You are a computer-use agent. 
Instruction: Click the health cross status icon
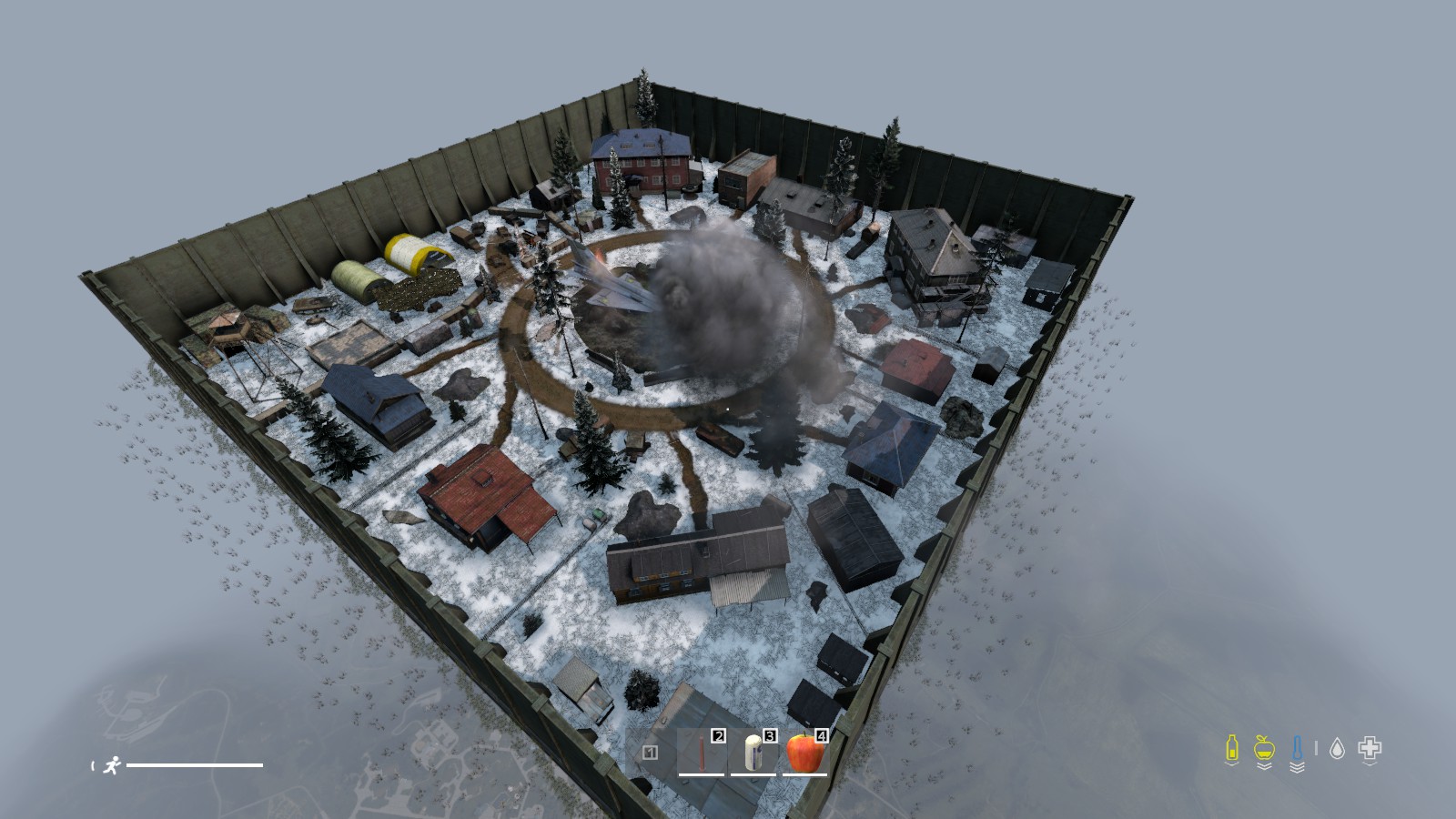pyautogui.click(x=1369, y=747)
